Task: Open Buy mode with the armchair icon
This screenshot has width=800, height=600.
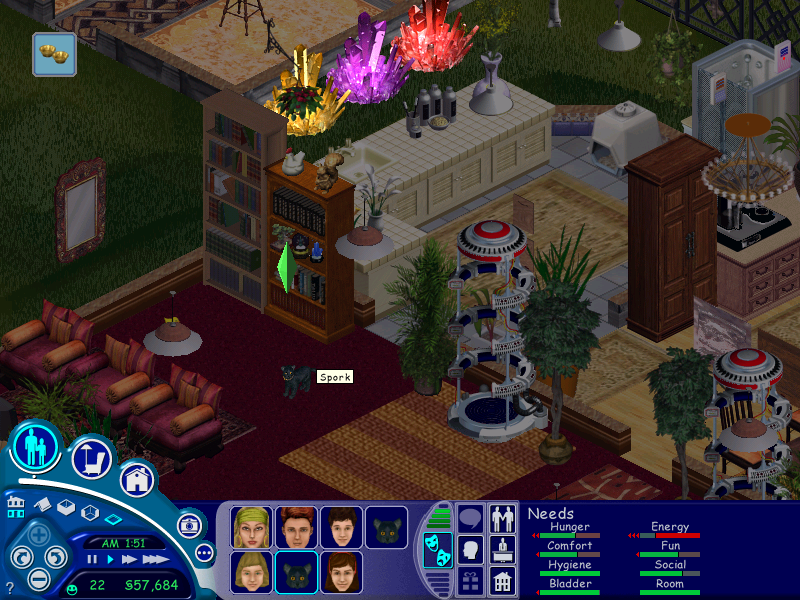Action: [92, 459]
